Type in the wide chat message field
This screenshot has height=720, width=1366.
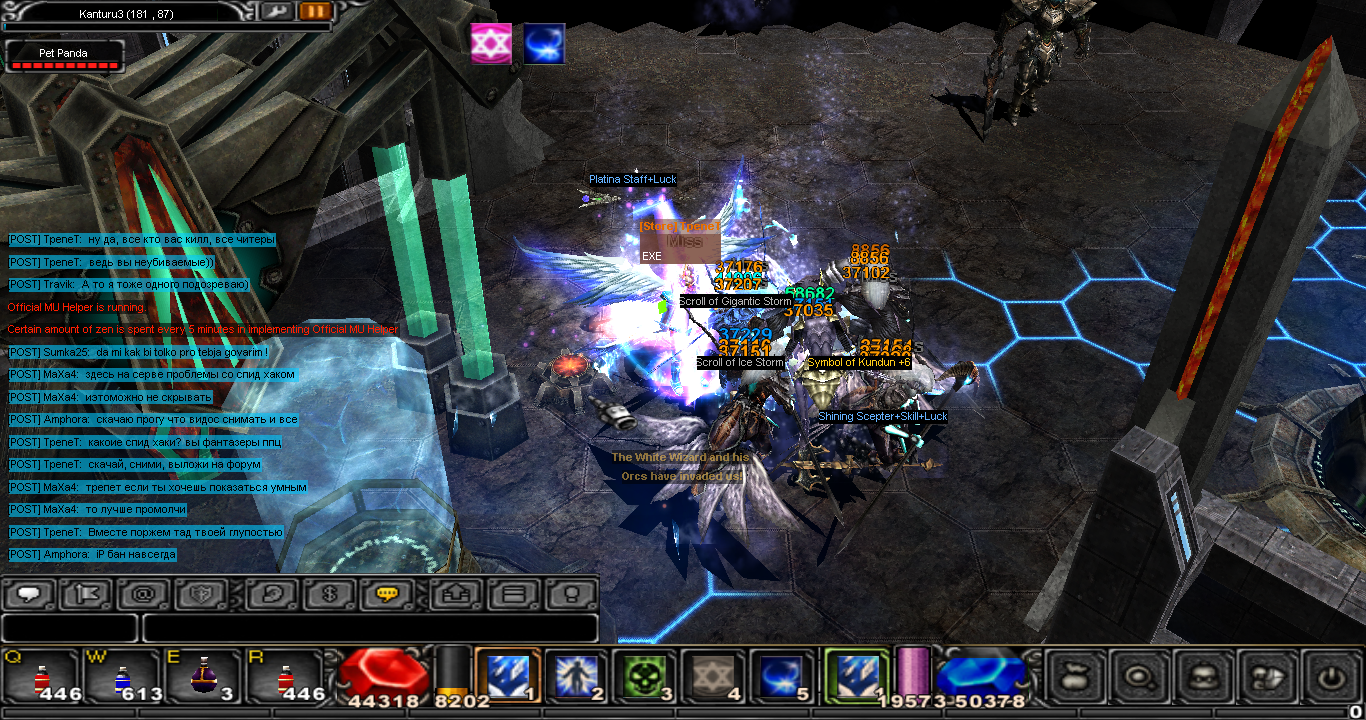(370, 628)
